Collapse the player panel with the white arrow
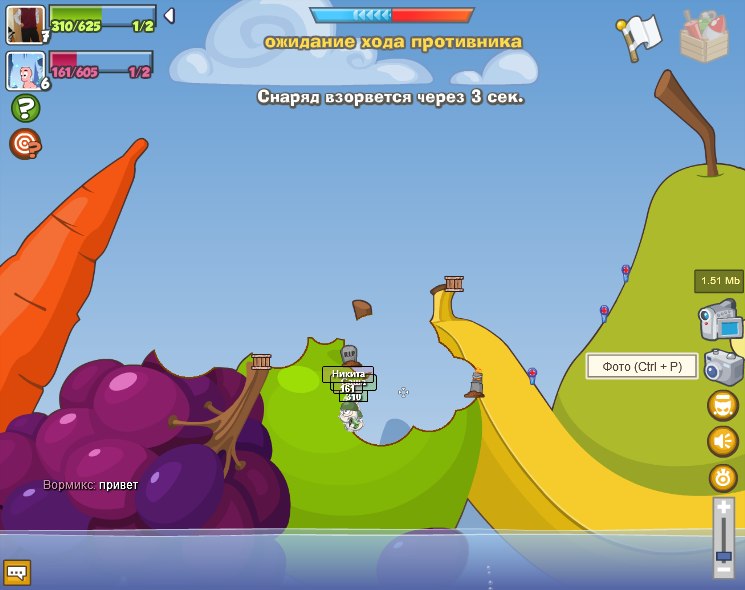The width and height of the screenshot is (745, 590). pyautogui.click(x=169, y=15)
